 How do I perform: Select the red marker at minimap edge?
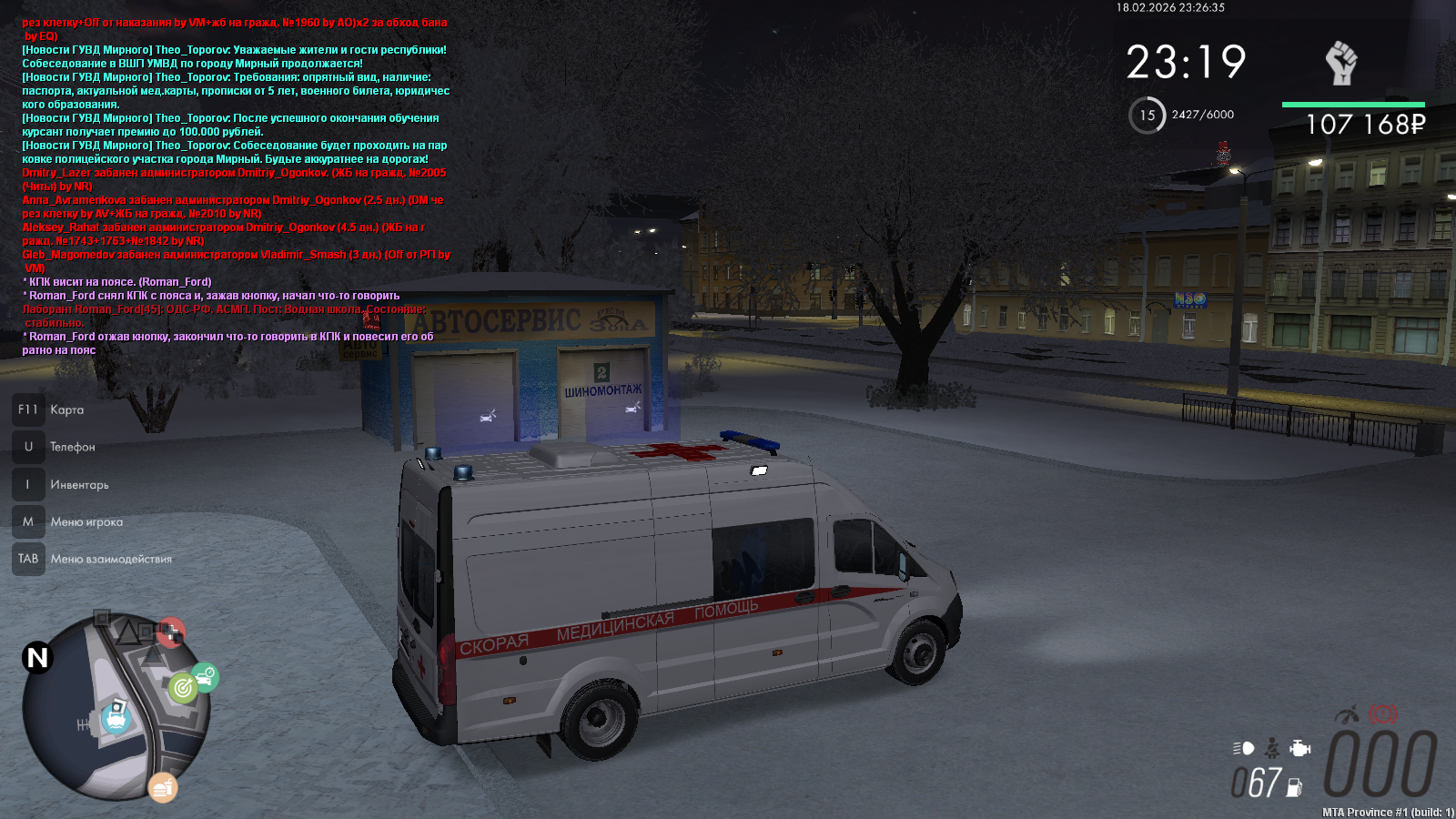coord(171,632)
